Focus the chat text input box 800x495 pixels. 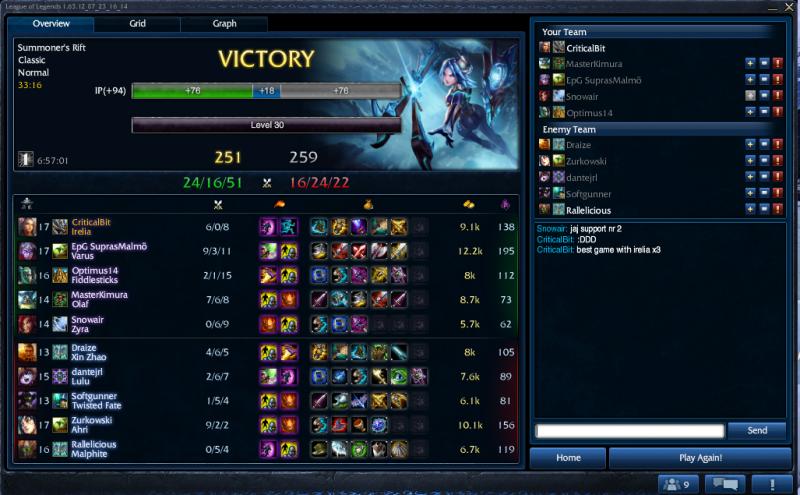tap(629, 431)
